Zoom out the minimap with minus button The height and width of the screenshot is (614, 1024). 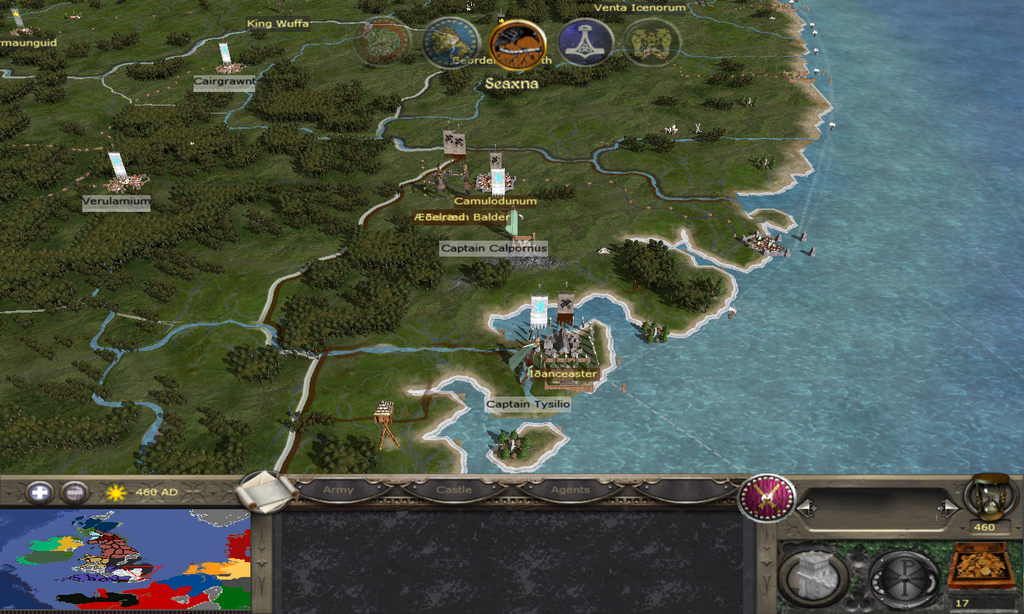point(74,492)
